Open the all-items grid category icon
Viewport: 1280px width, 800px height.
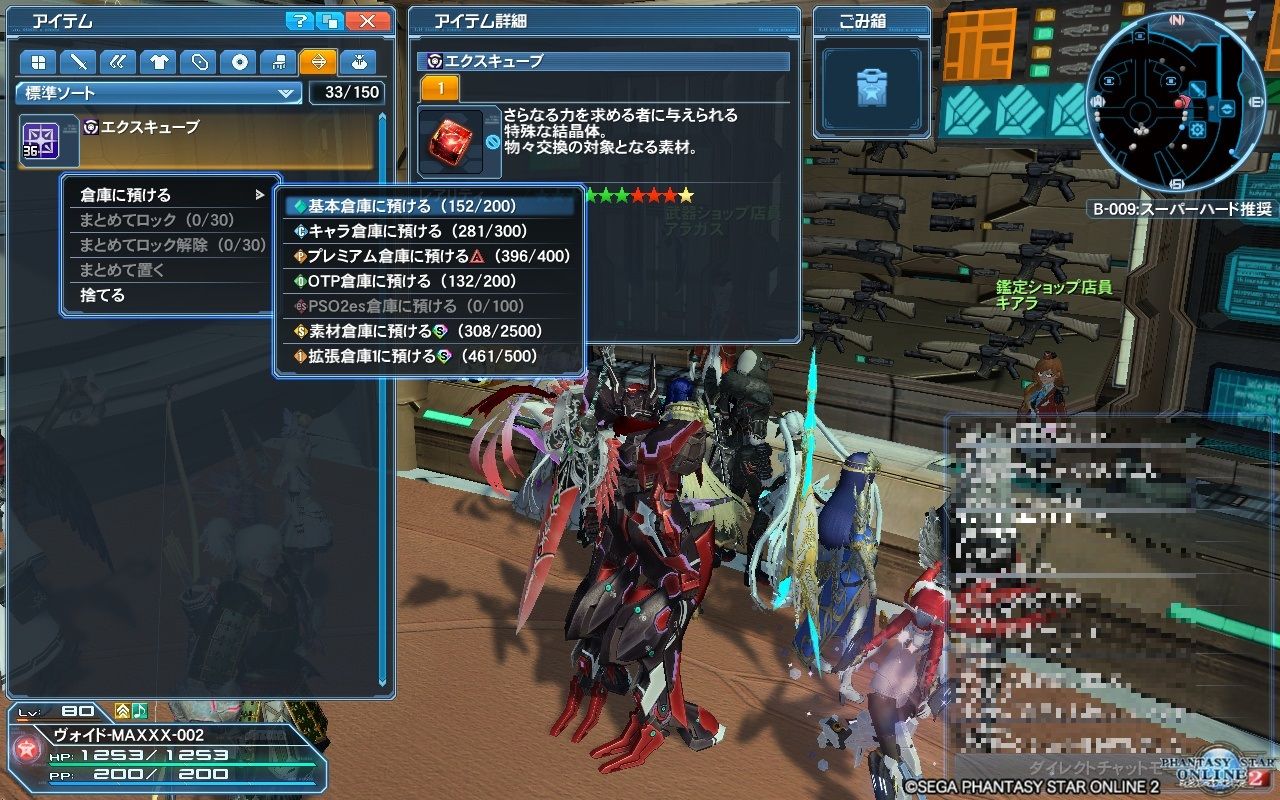click(37, 62)
